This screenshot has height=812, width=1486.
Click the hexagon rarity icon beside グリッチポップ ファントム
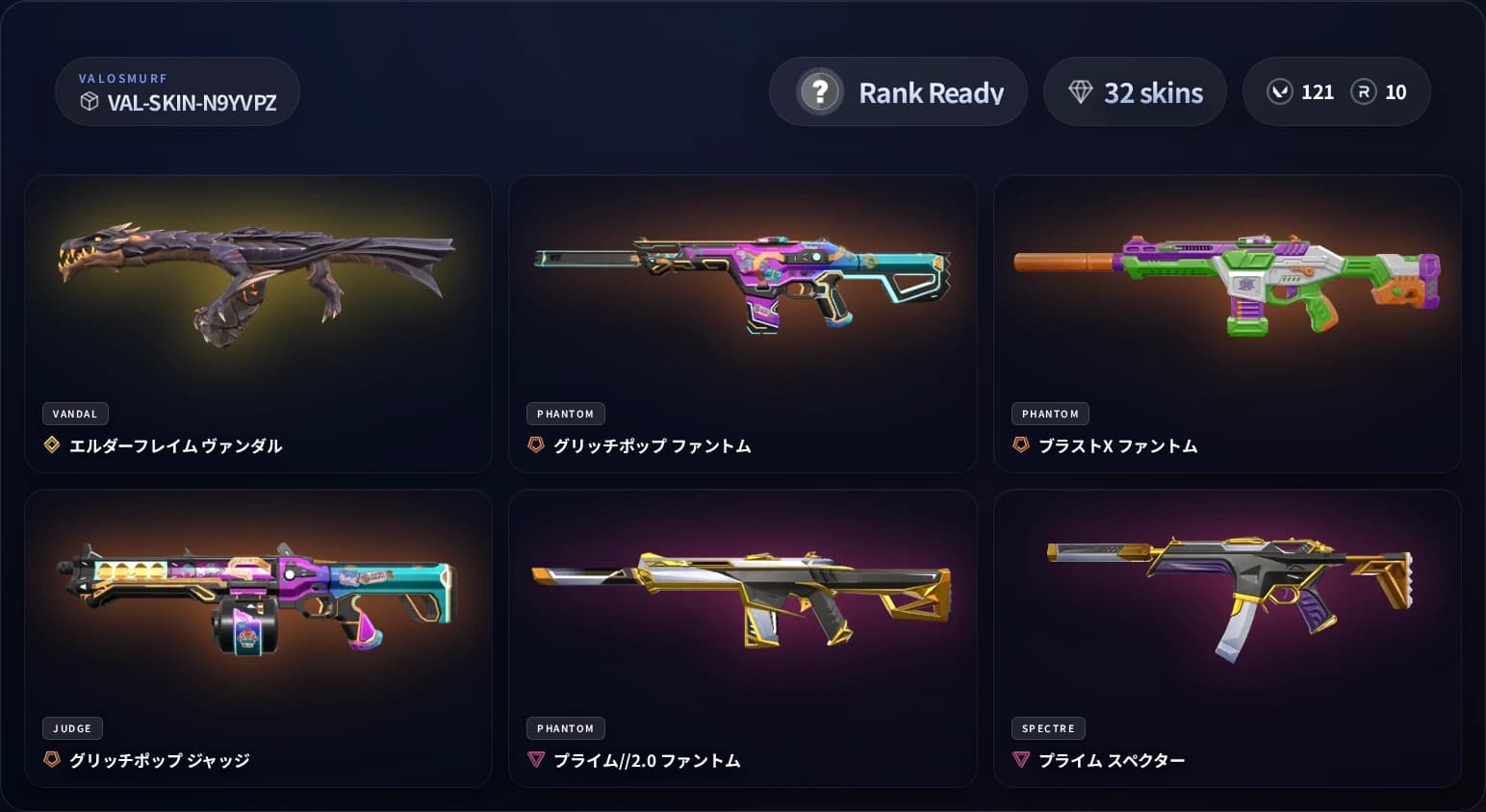[537, 444]
